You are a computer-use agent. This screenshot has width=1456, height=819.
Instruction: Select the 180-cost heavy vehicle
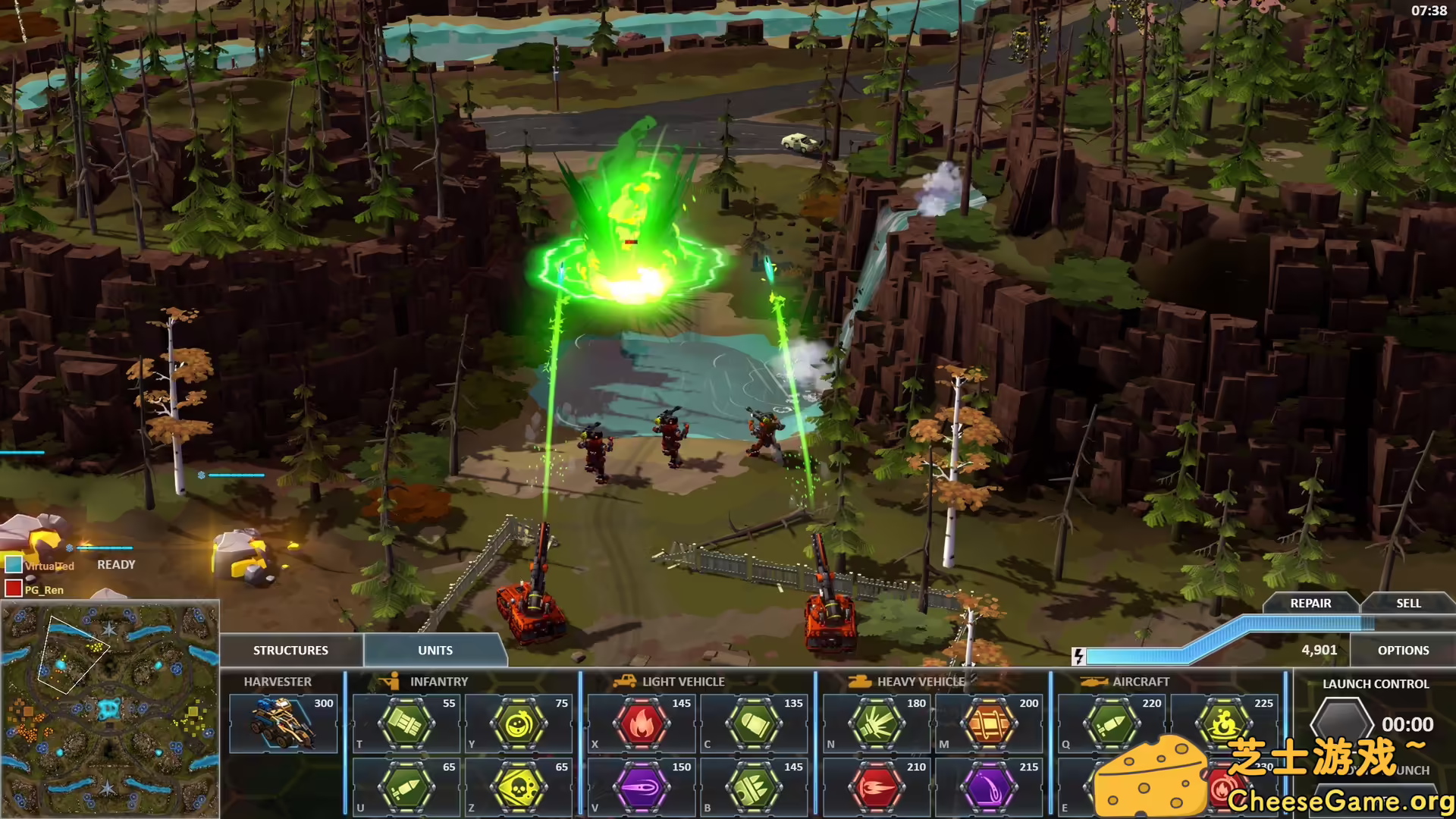[x=877, y=723]
